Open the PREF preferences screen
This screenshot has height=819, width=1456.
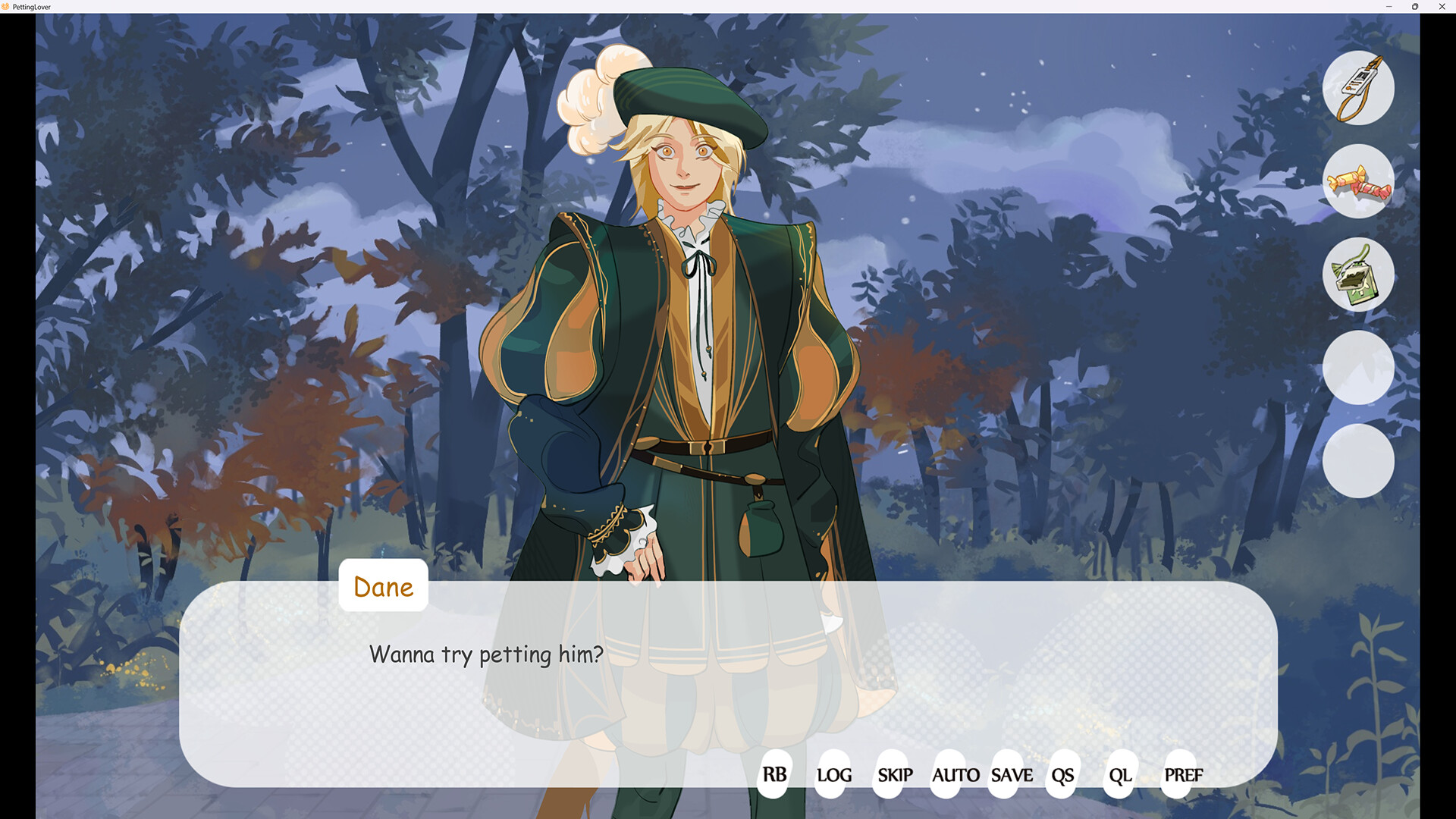(1183, 776)
